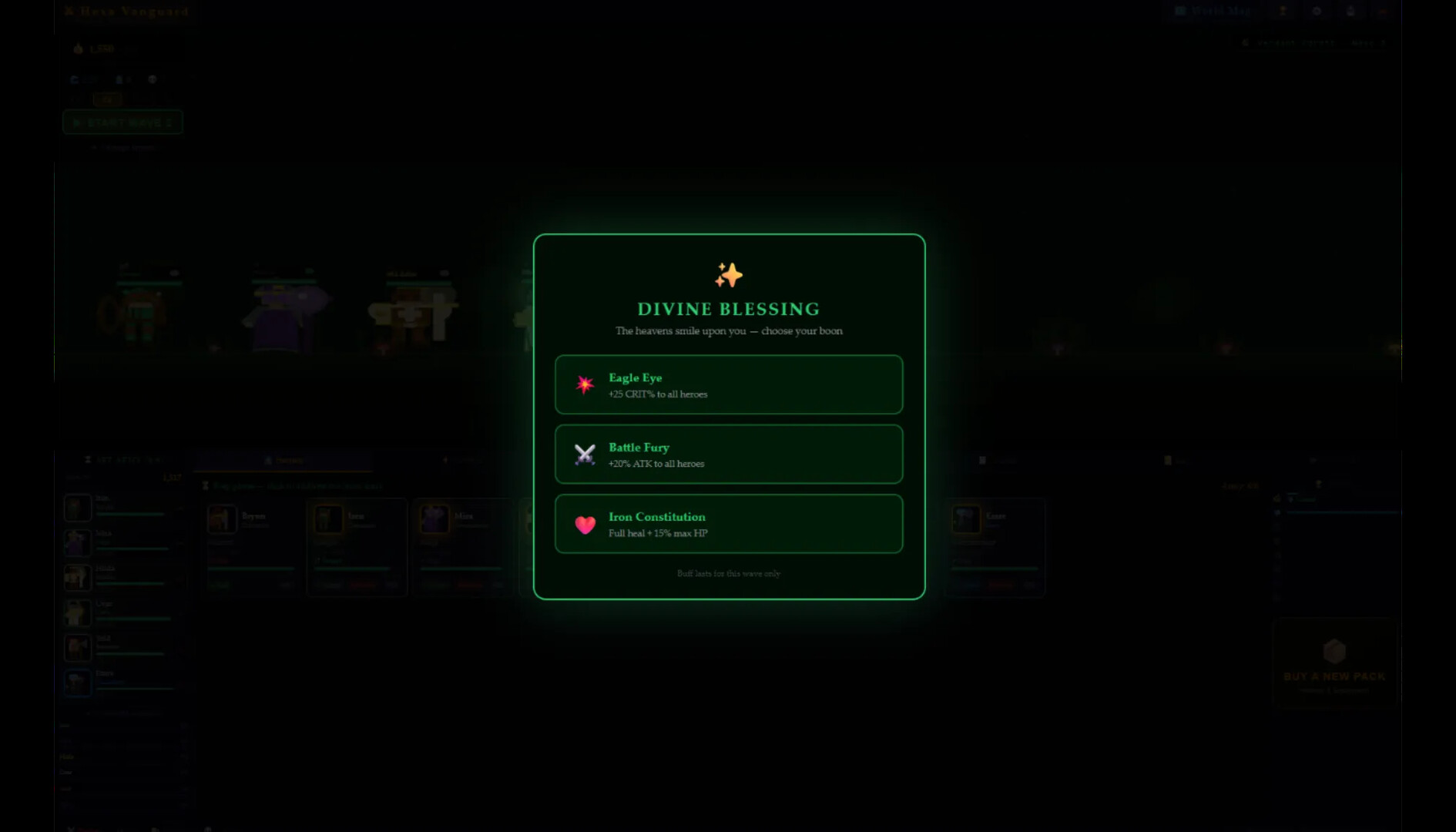
Task: Select the Eagle Eye boon option
Action: pos(729,384)
